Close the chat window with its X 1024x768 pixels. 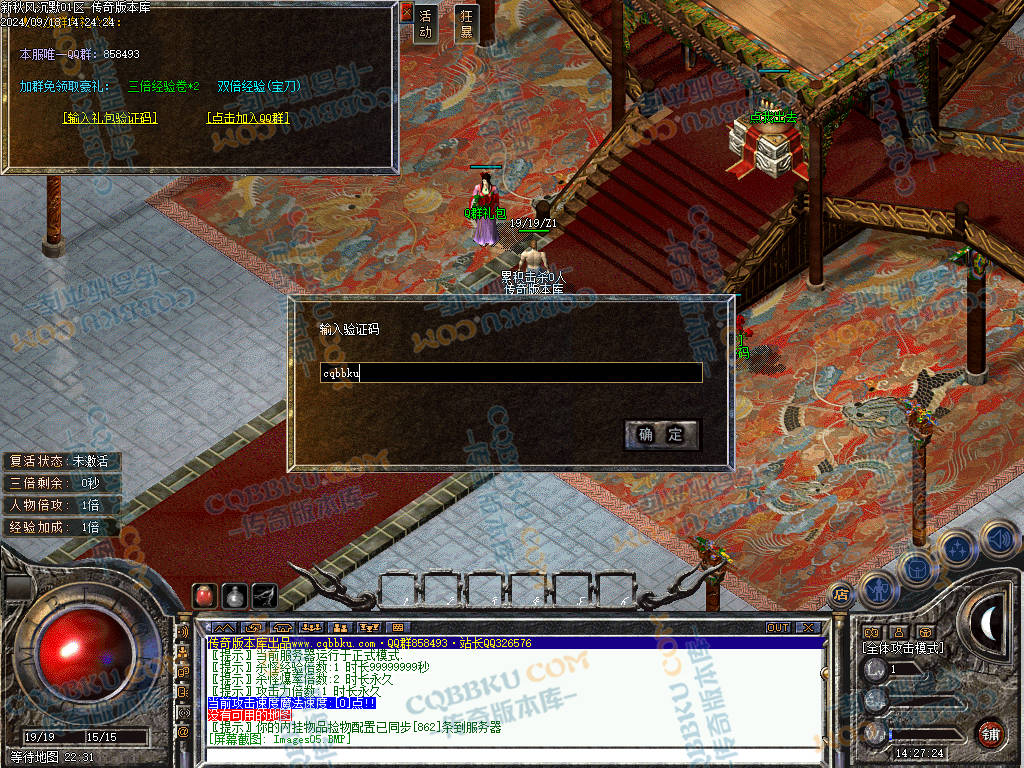click(x=808, y=628)
